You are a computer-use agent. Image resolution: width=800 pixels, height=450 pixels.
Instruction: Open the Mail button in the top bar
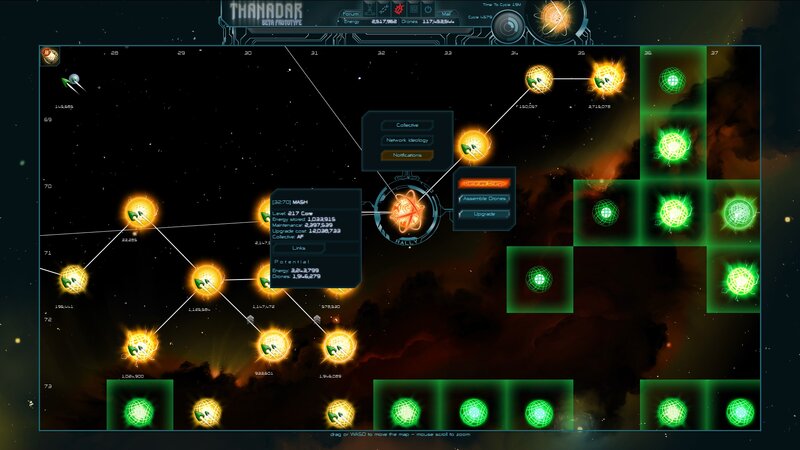point(449,13)
